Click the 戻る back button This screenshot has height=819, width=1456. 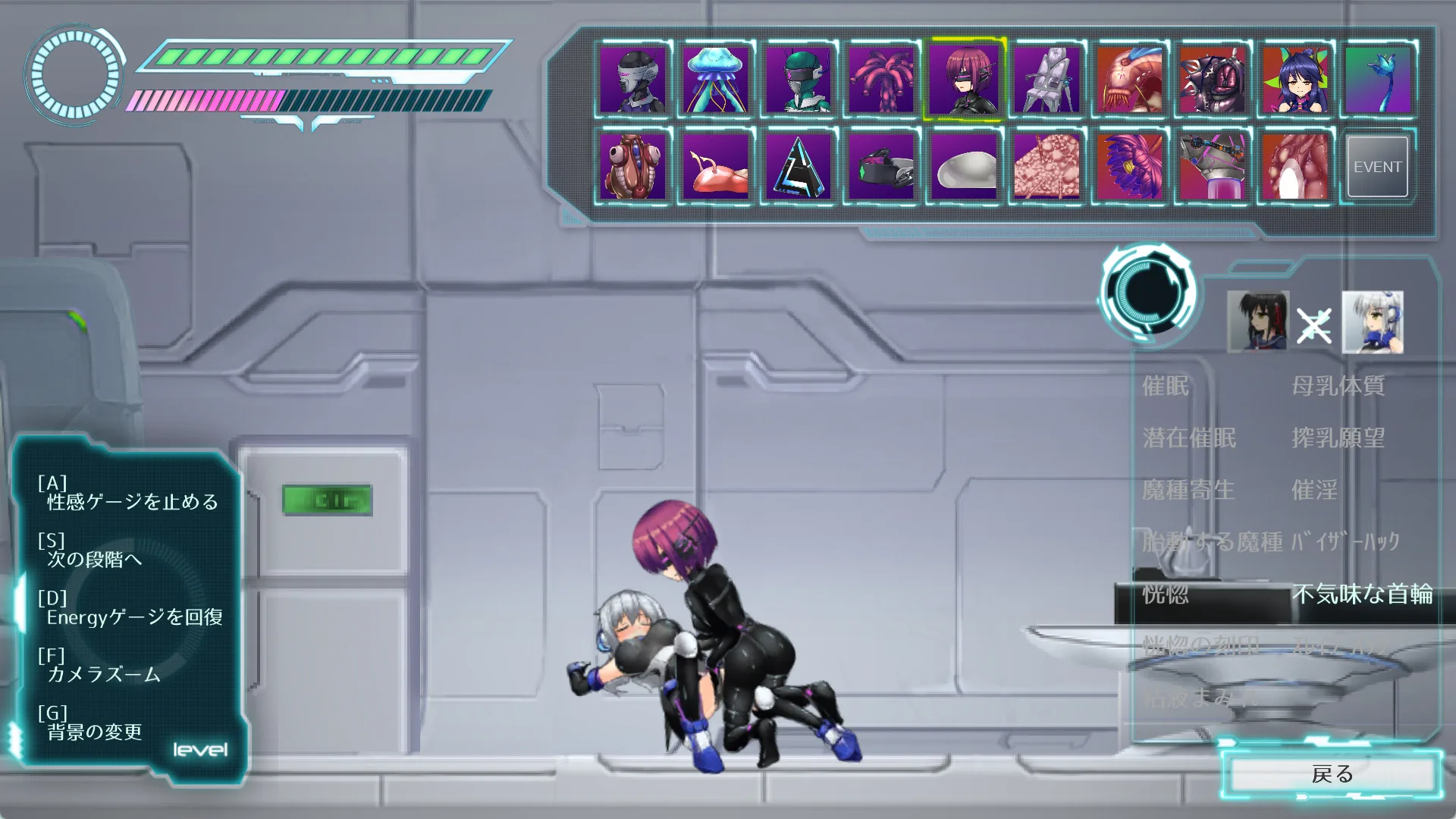[x=1332, y=774]
